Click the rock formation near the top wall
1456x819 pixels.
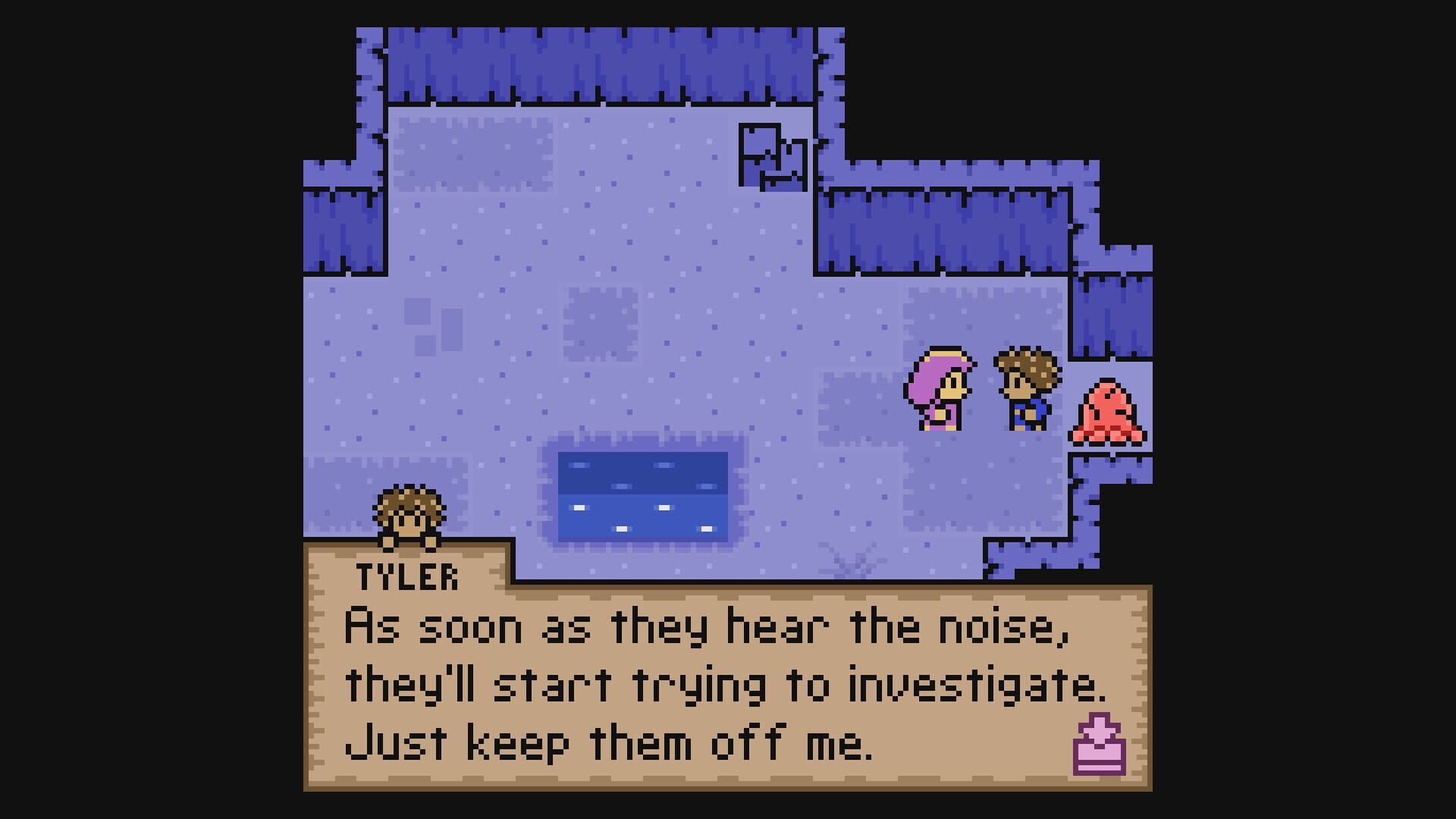pyautogui.click(x=773, y=155)
